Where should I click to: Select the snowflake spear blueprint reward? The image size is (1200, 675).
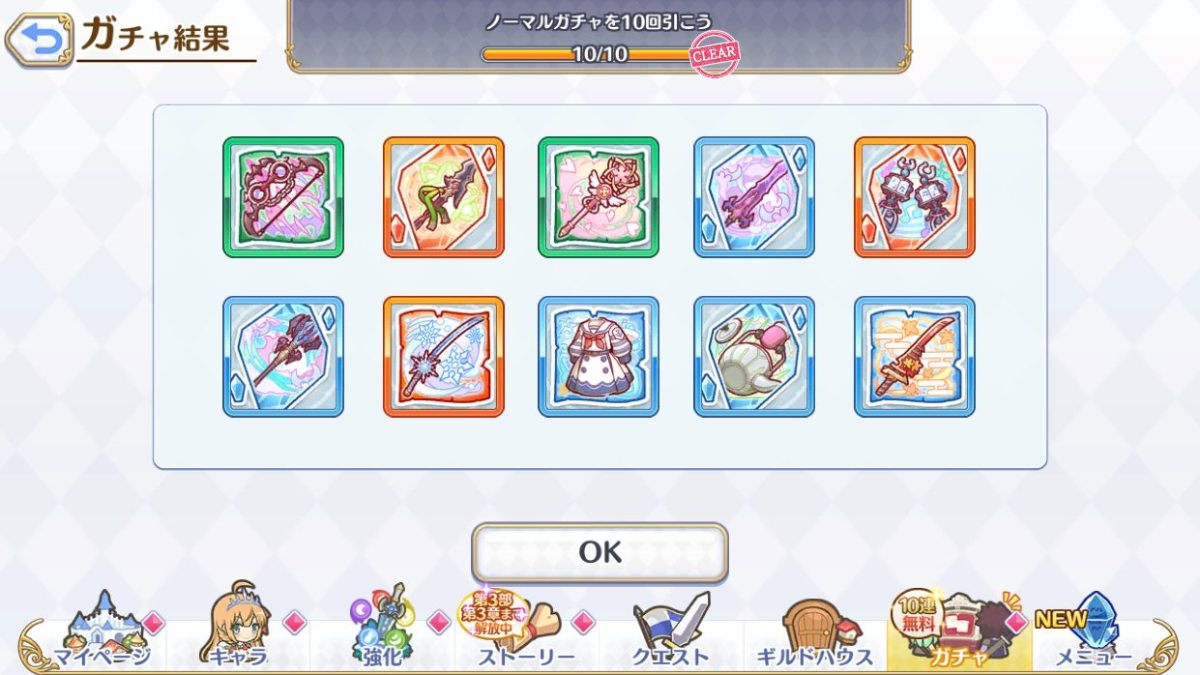point(443,356)
